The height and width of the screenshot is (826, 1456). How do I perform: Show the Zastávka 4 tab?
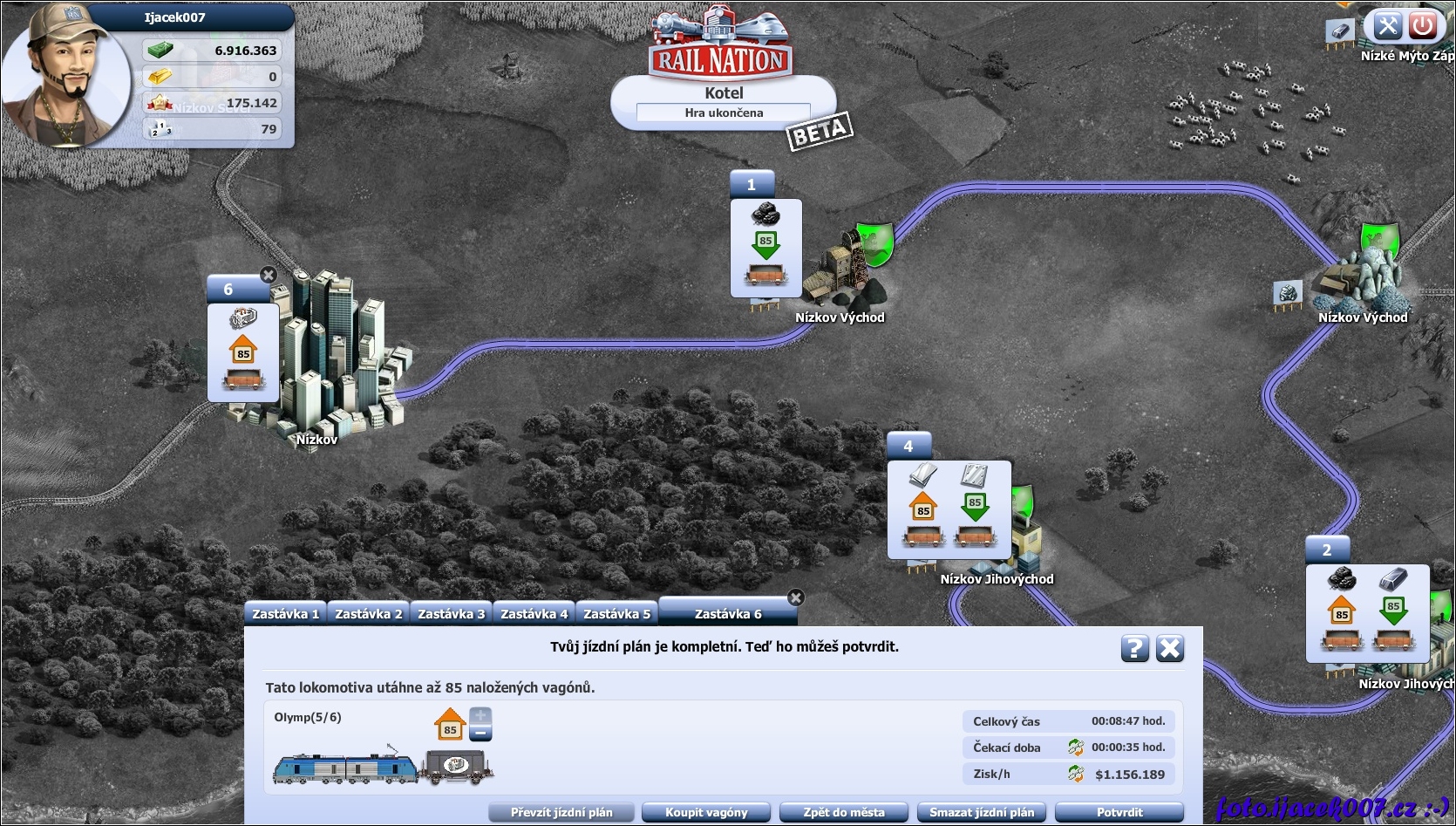[x=534, y=614]
